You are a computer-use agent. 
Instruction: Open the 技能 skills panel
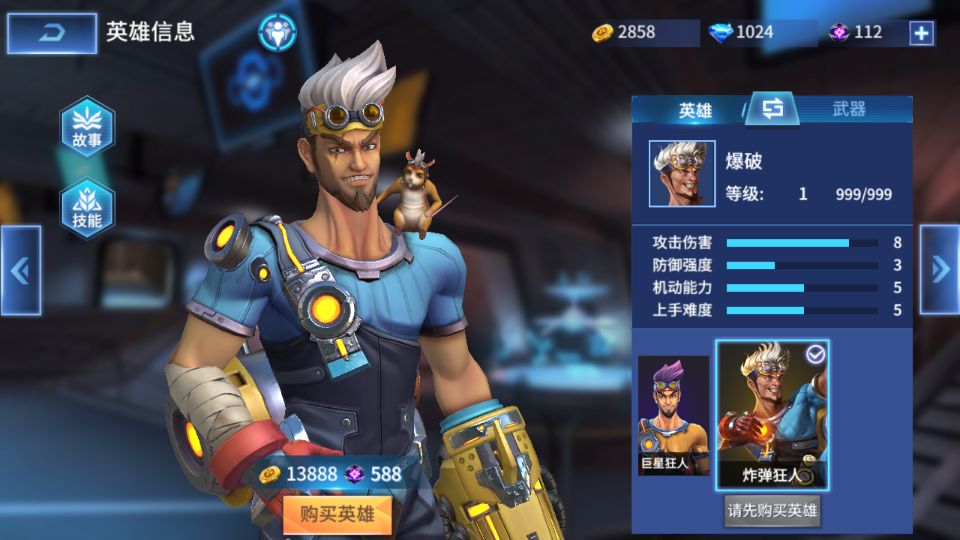coord(87,208)
